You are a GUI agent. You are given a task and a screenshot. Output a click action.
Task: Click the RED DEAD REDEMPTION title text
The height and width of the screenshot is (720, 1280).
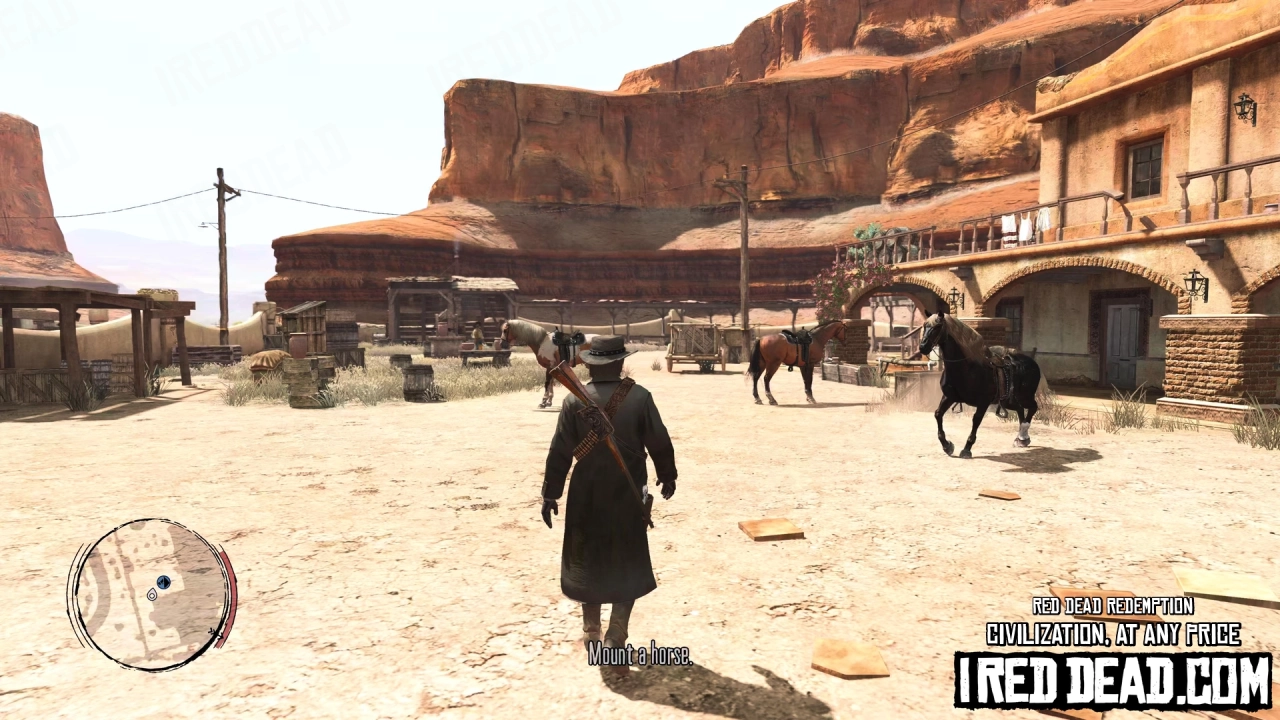(1113, 606)
